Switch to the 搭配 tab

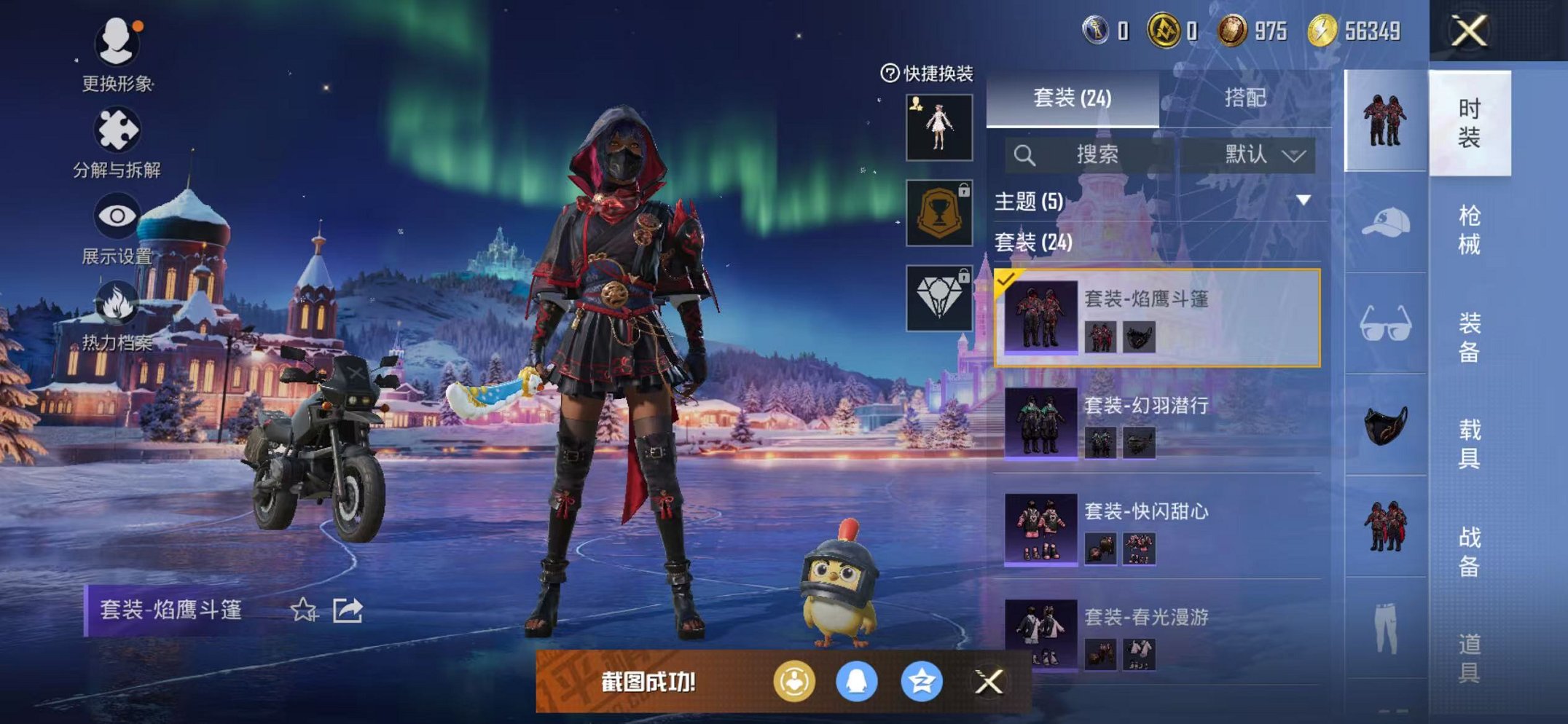[x=1244, y=98]
